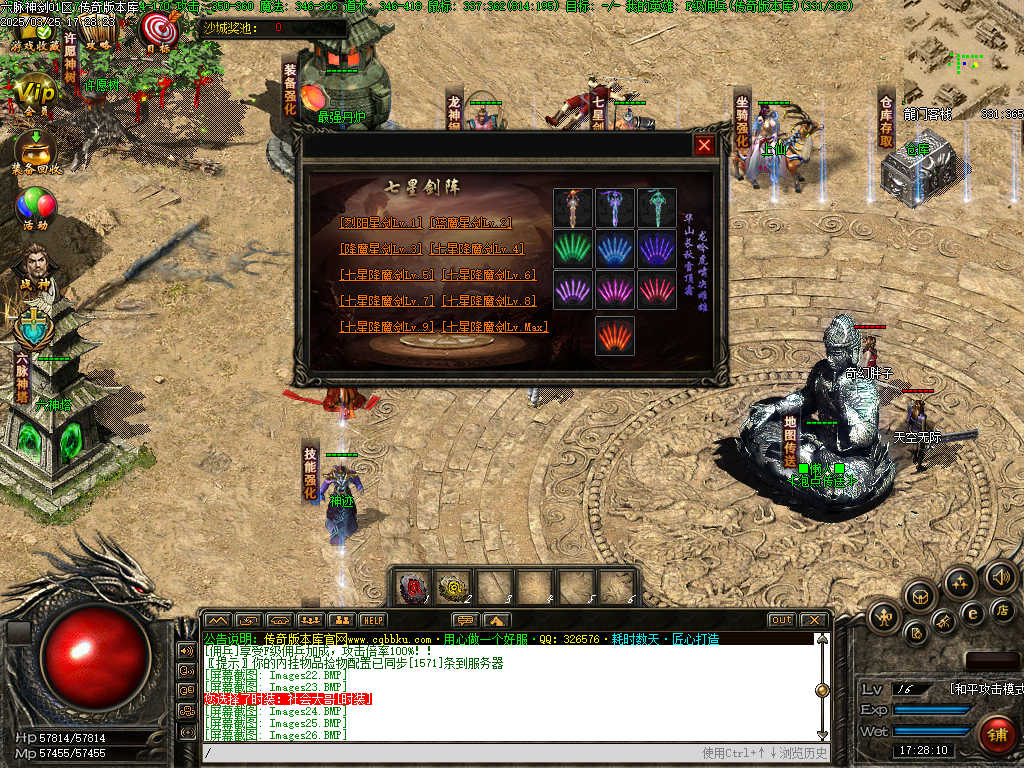
Task: Click the green sword fan thumbnail
Action: pos(573,249)
